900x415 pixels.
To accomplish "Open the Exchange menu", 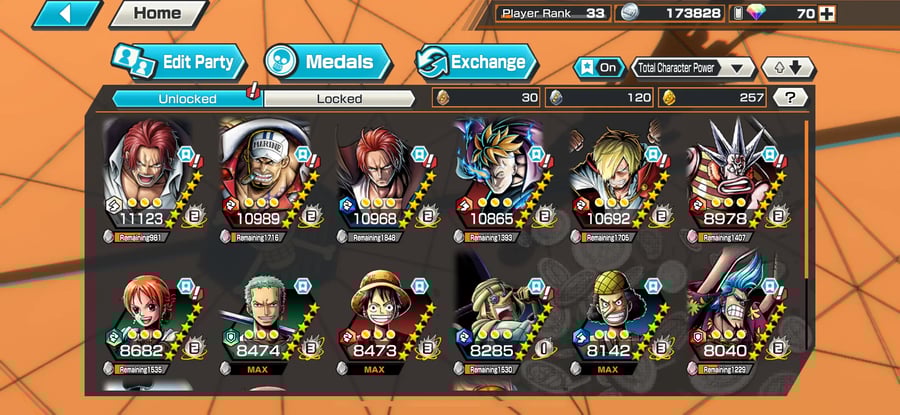I will pos(475,62).
